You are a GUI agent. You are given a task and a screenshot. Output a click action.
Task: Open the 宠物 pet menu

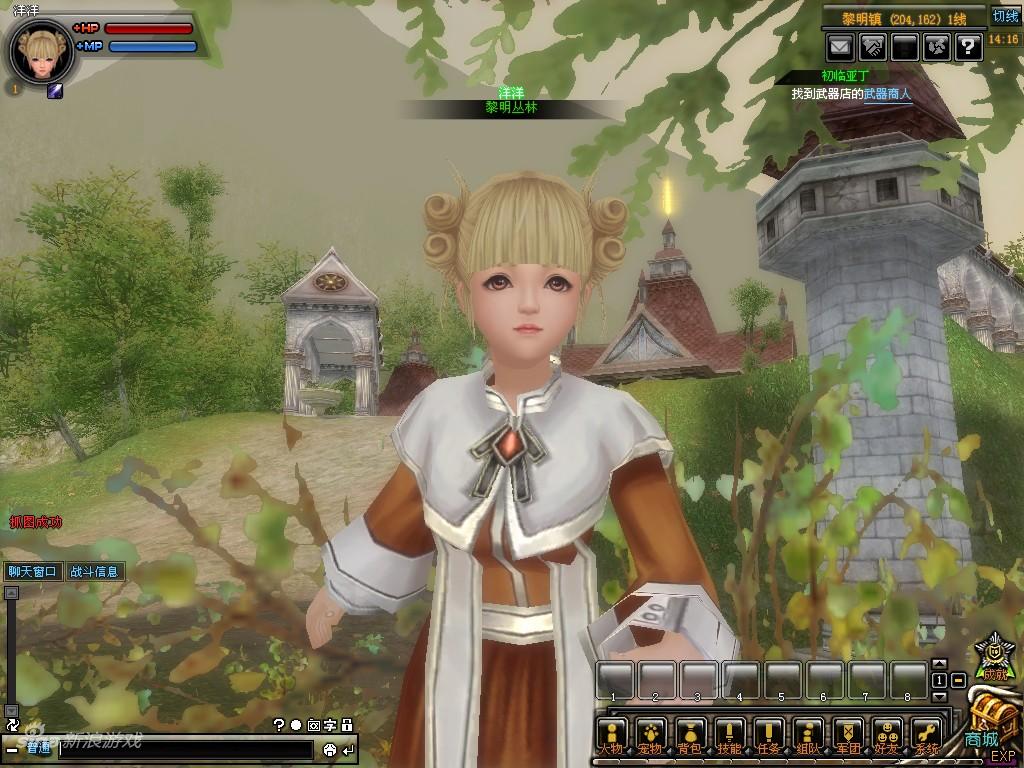(652, 735)
